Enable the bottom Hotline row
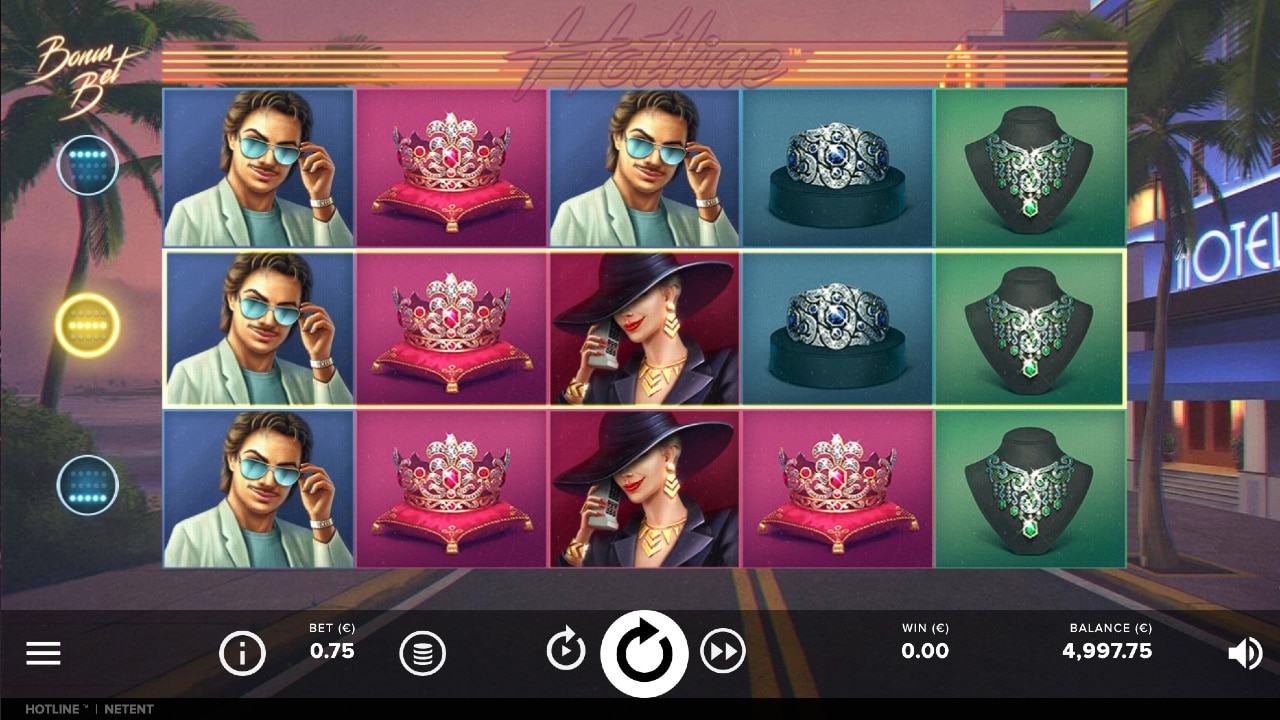The height and width of the screenshot is (720, 1280). (x=88, y=486)
